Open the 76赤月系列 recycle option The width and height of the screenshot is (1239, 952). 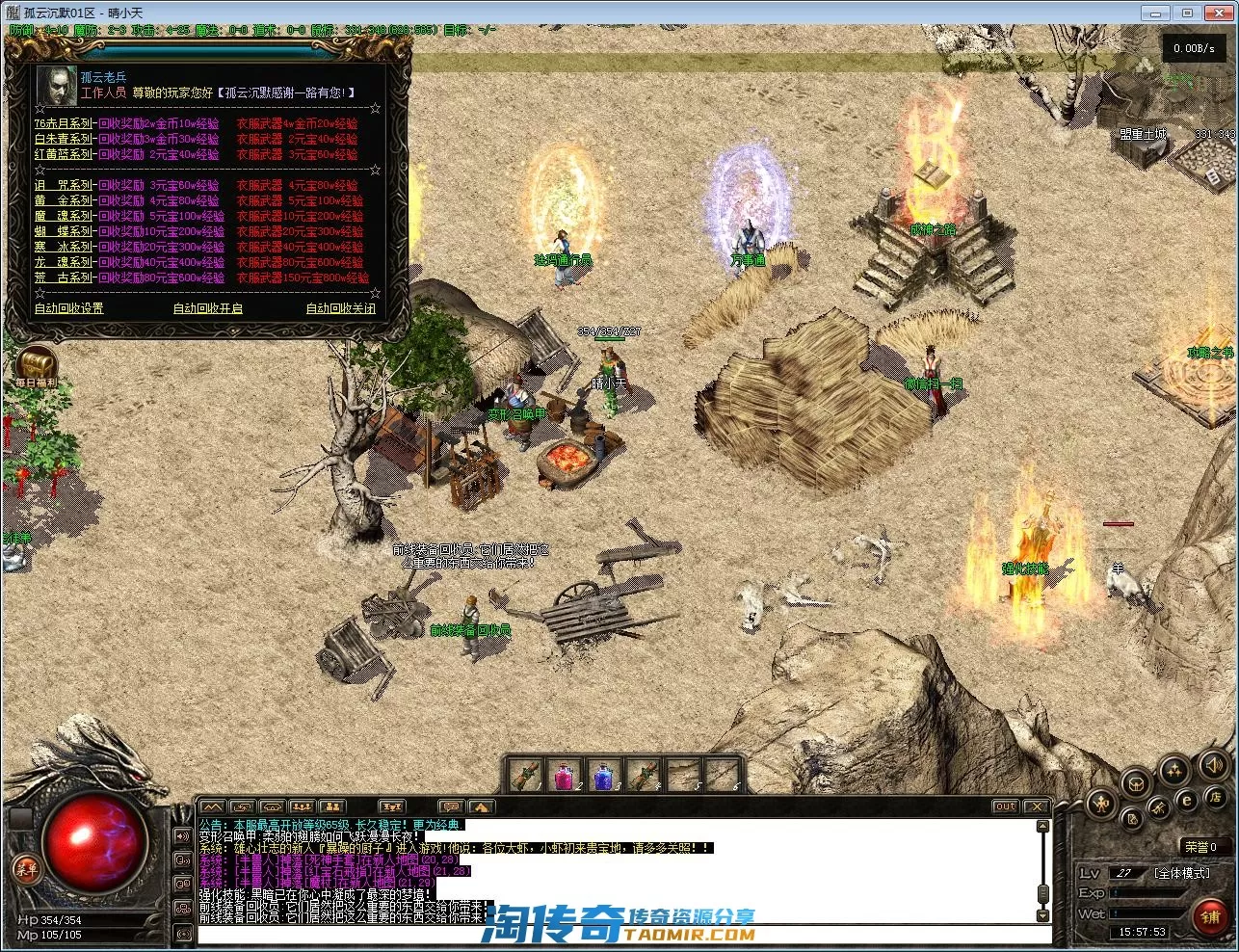click(64, 123)
